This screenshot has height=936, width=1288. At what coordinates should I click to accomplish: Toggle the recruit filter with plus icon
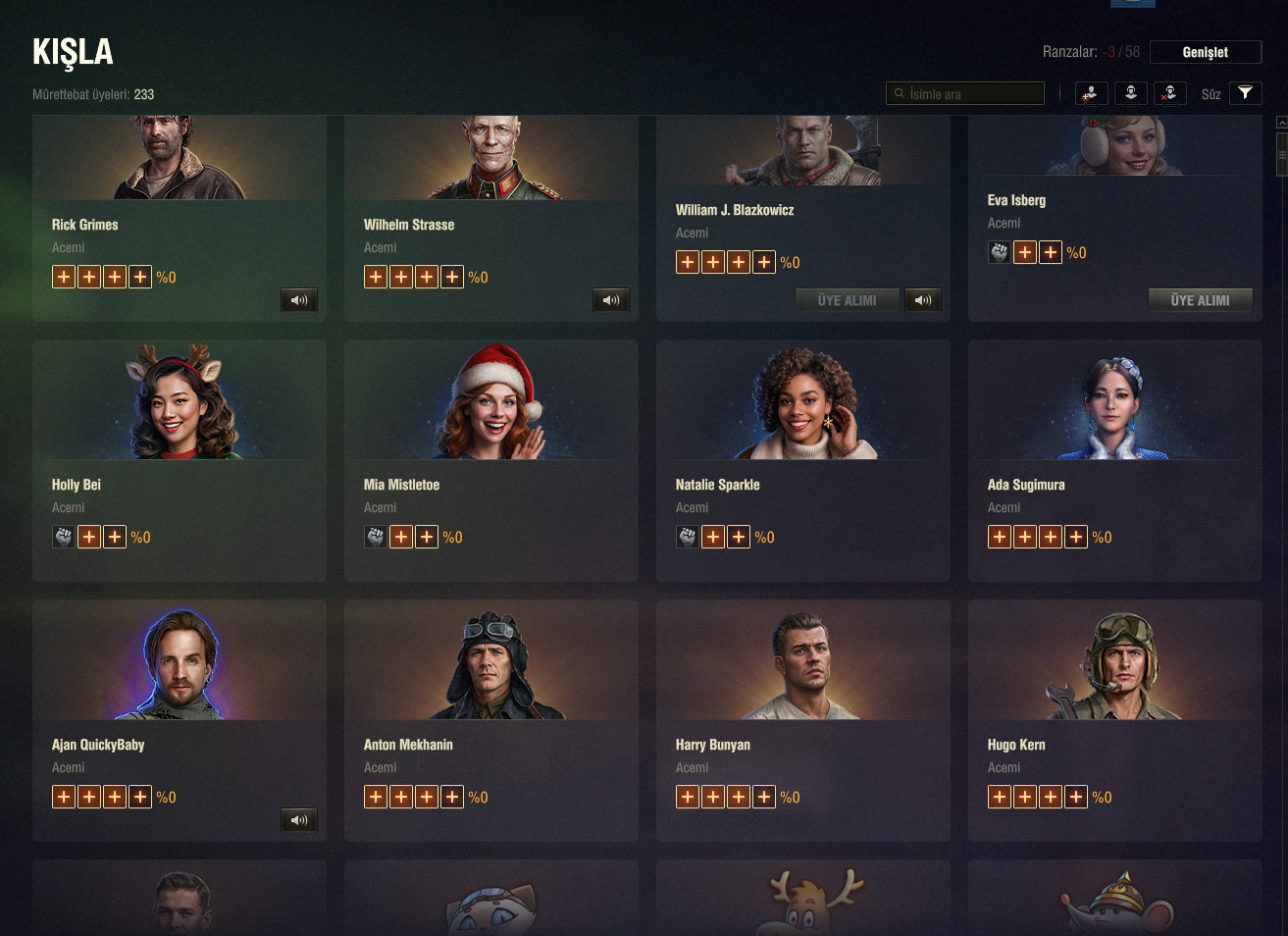pos(1091,93)
